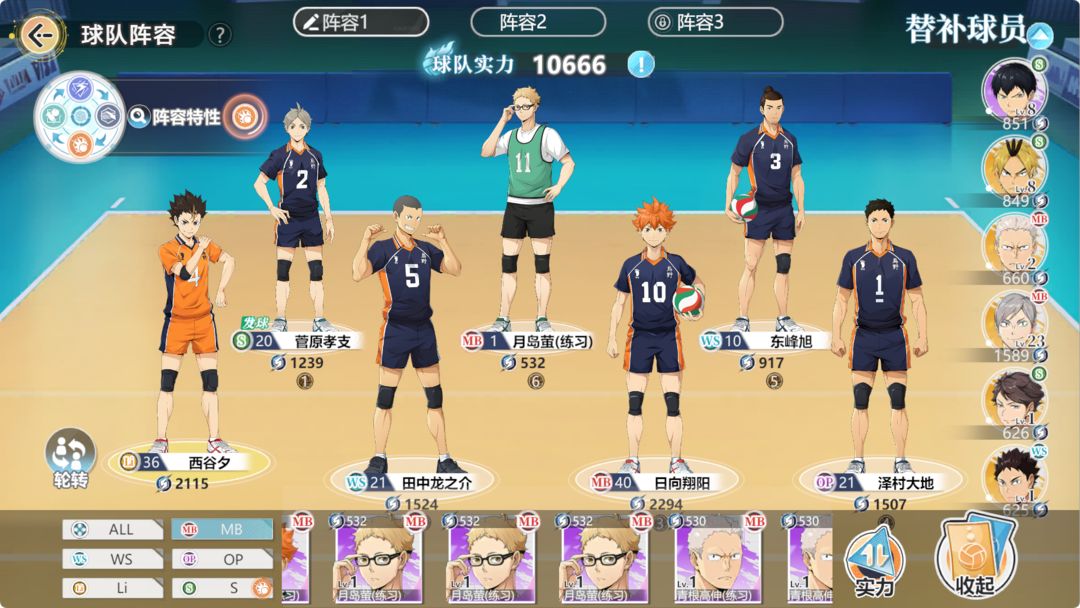Image resolution: width=1080 pixels, height=608 pixels.
Task: Filter players by ALL positions
Action: [x=113, y=530]
